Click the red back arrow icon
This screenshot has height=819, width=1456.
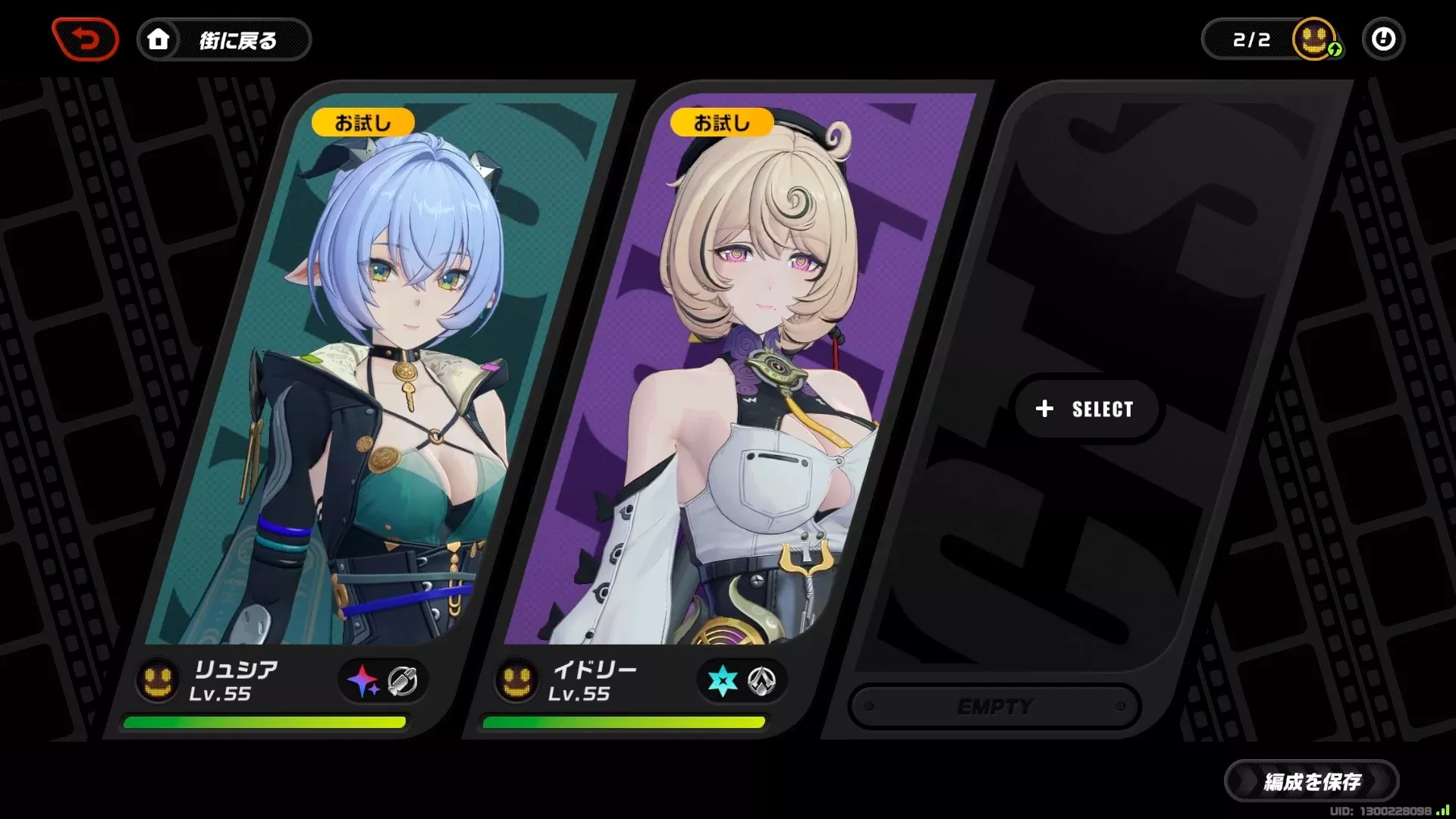point(85,39)
